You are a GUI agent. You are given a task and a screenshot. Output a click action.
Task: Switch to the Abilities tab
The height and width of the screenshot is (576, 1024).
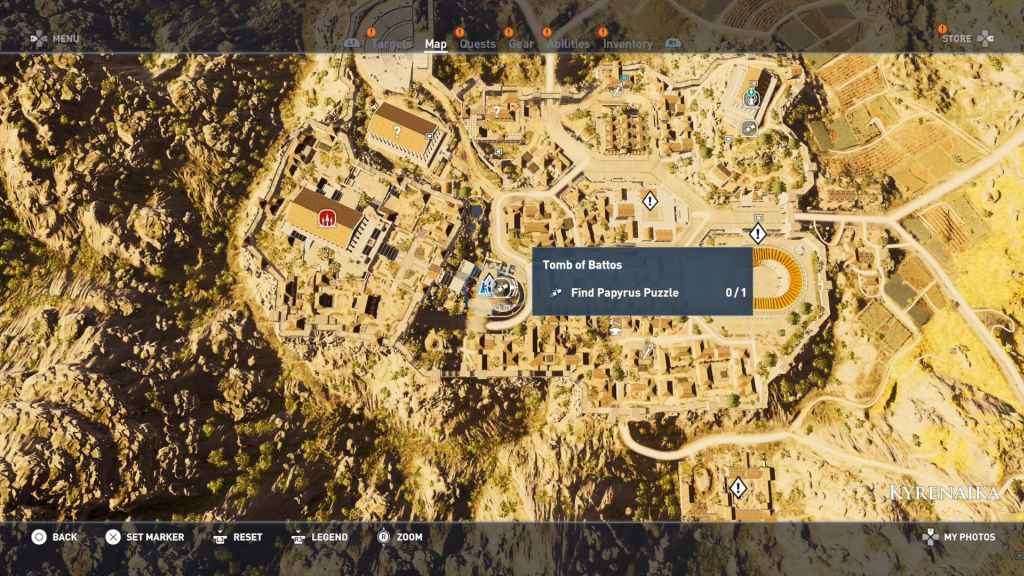point(568,44)
